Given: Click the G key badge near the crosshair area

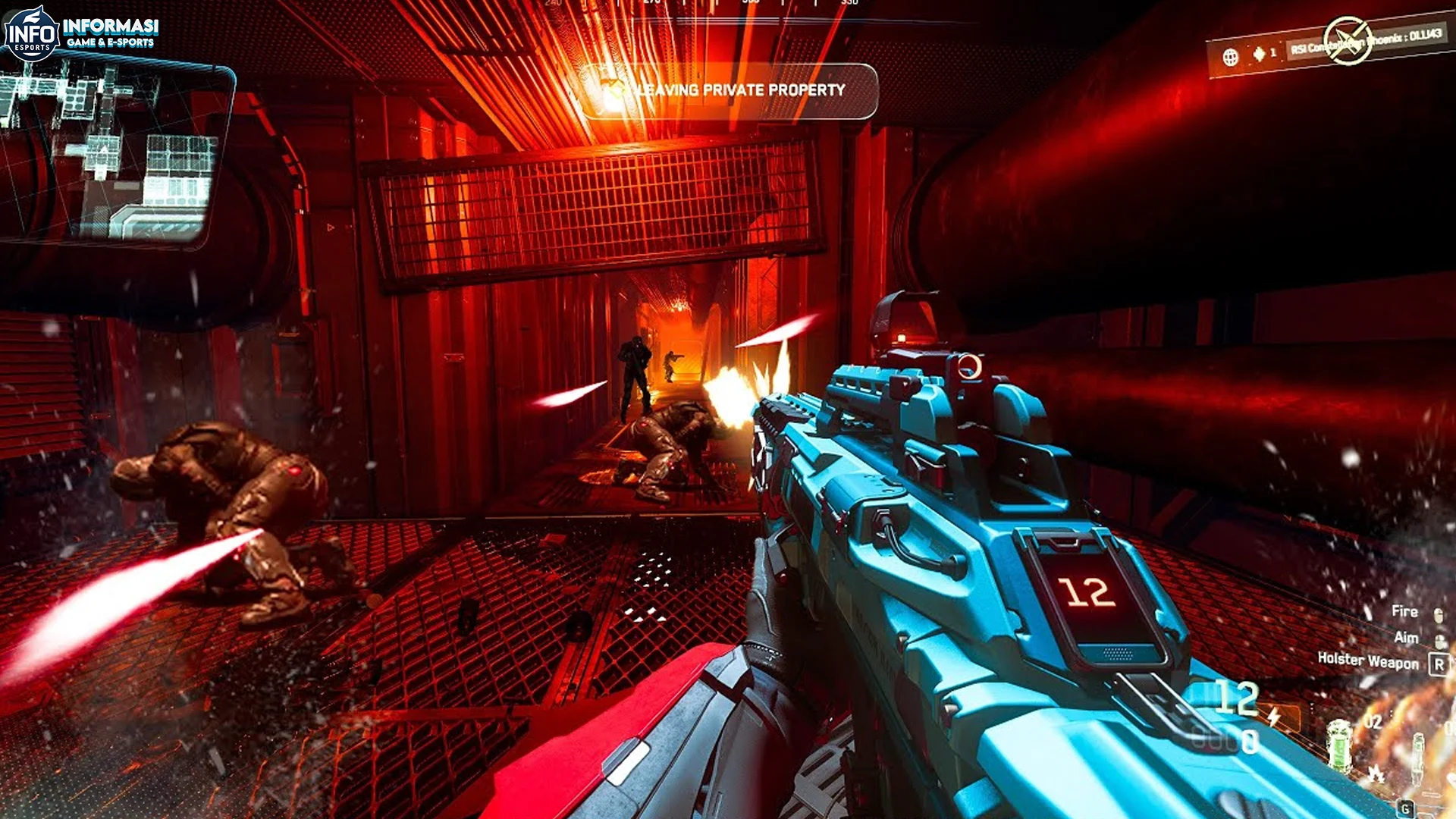Looking at the screenshot, I should (1404, 809).
